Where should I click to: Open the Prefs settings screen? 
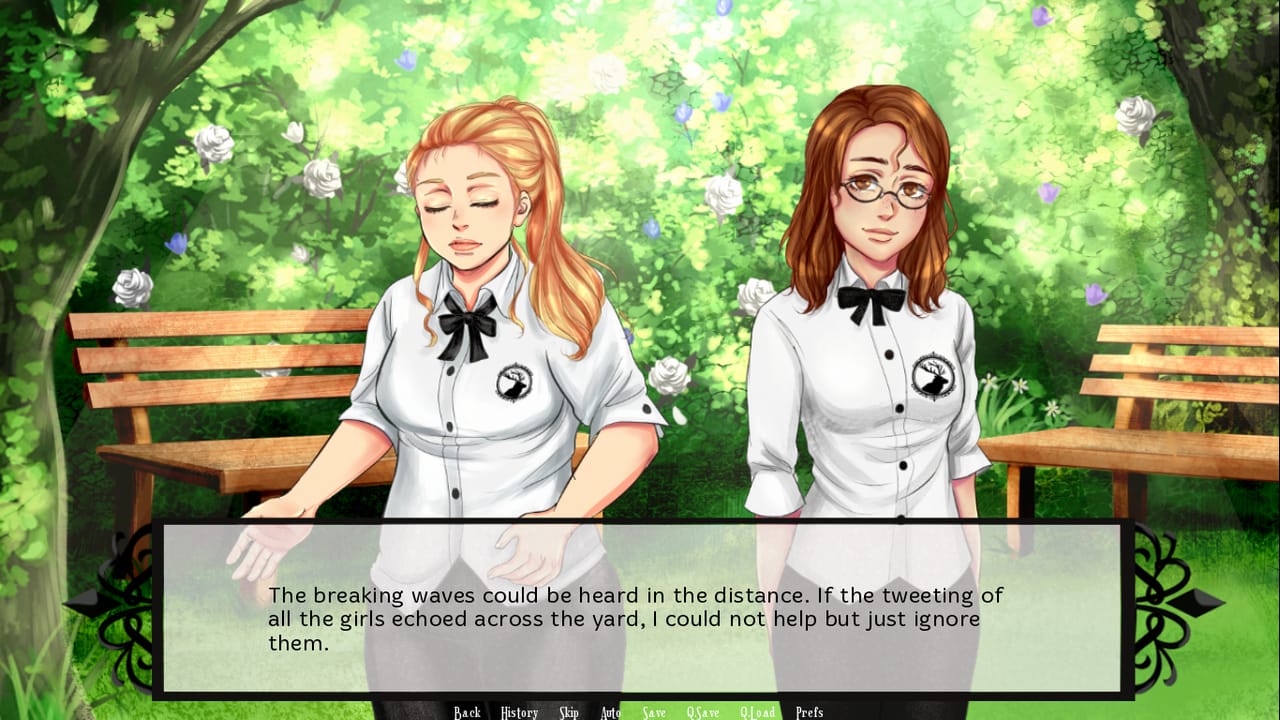pyautogui.click(x=811, y=712)
